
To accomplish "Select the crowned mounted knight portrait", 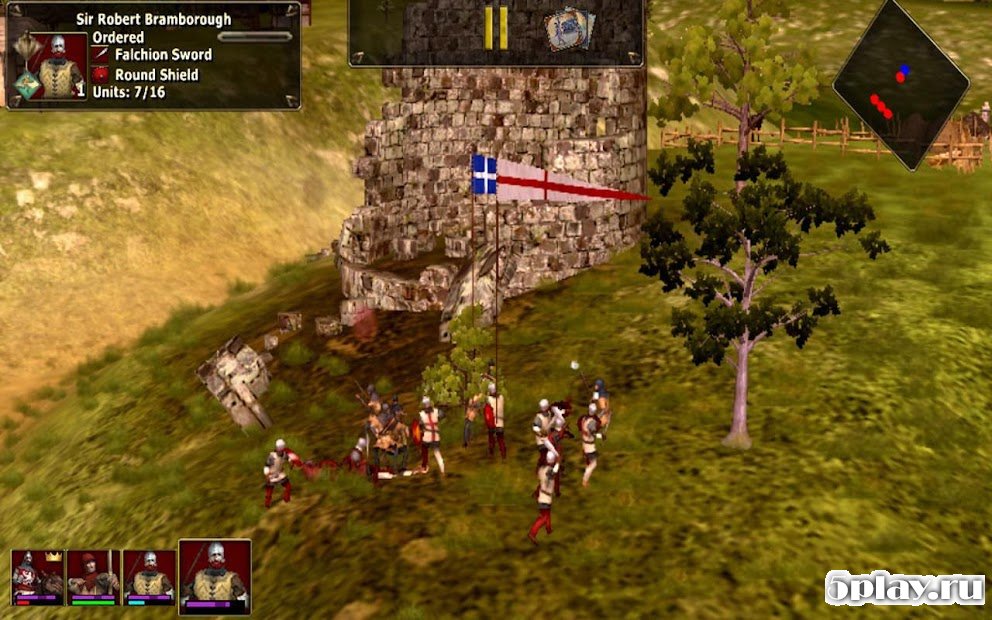I will pos(38,576).
